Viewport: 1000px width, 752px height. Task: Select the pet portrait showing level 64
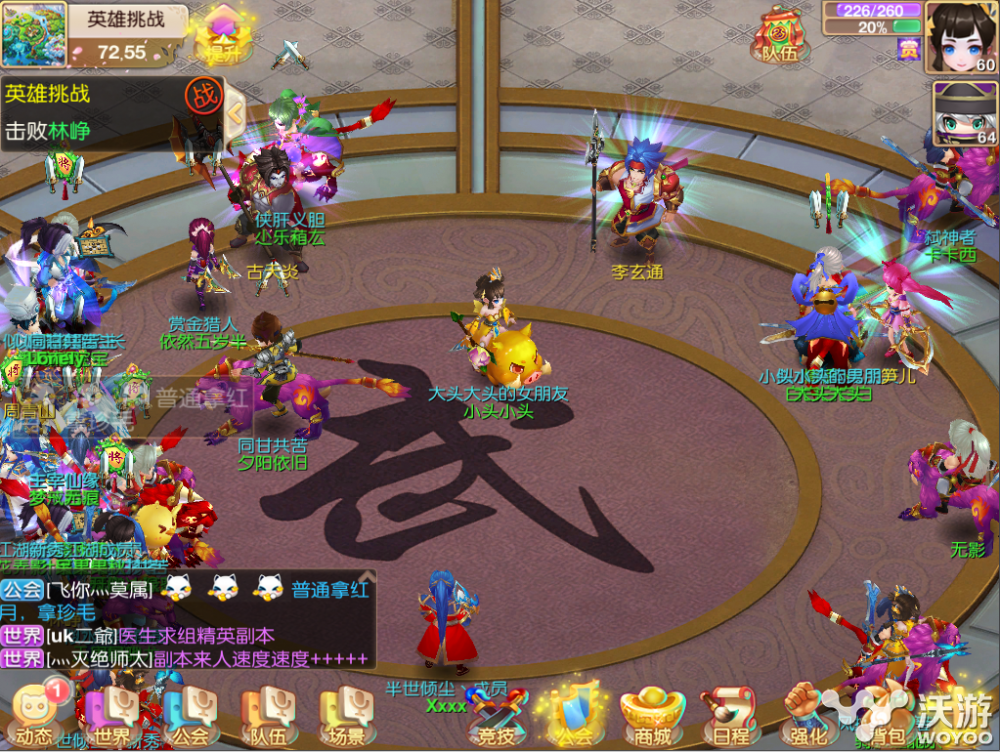pyautogui.click(x=965, y=113)
